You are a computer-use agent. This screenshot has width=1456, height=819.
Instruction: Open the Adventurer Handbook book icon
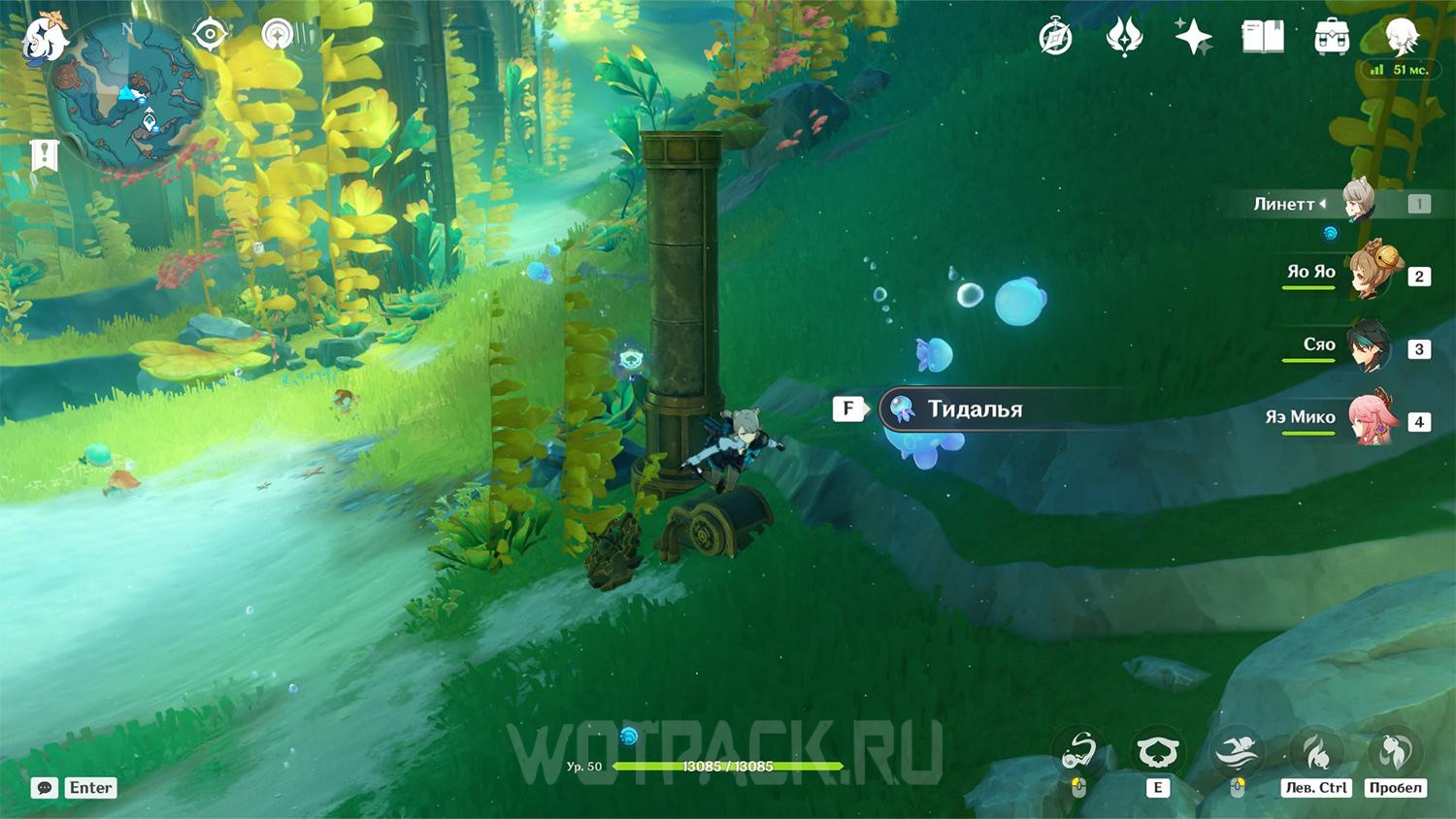click(1263, 38)
